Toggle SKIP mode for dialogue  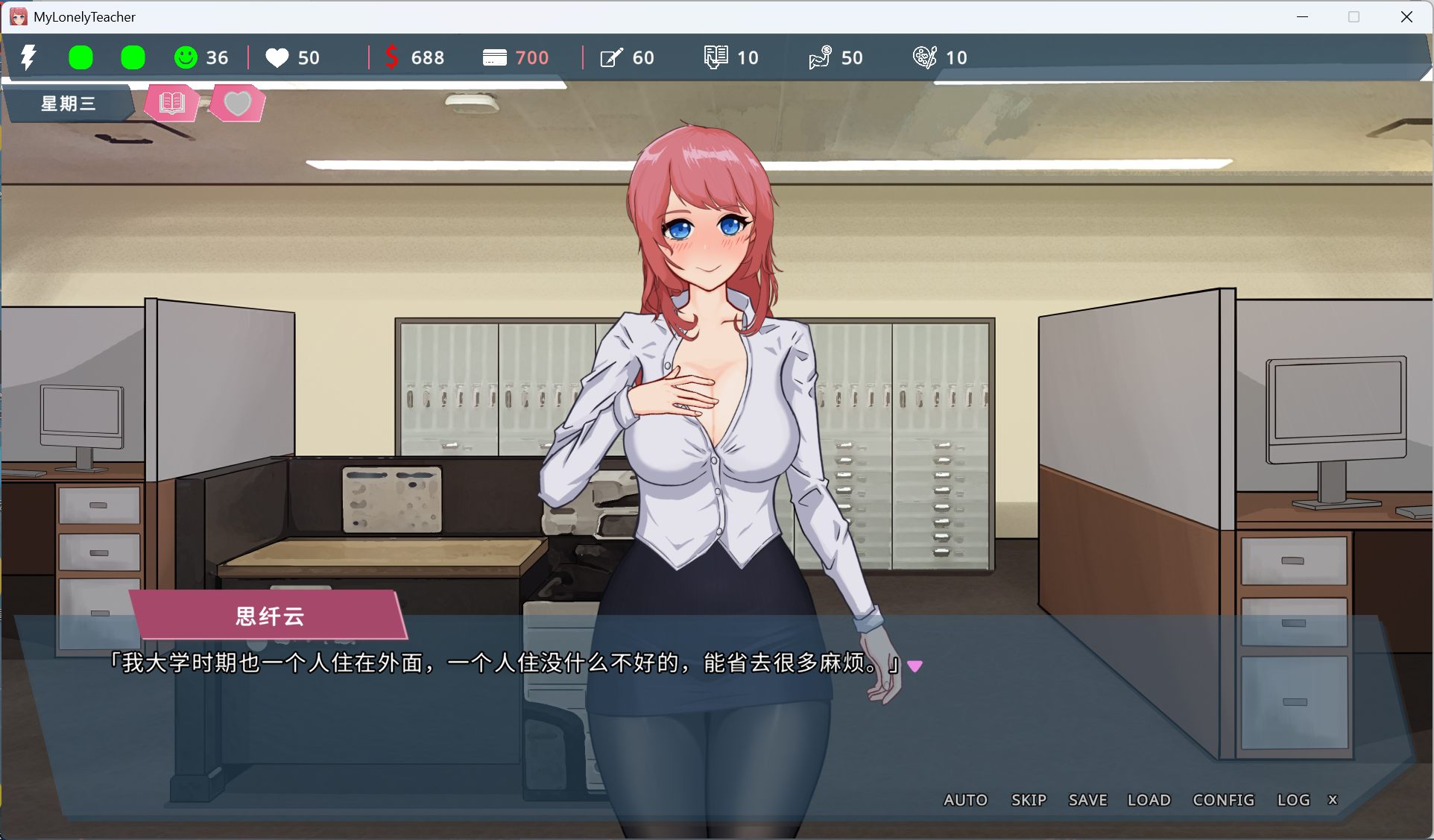1029,800
